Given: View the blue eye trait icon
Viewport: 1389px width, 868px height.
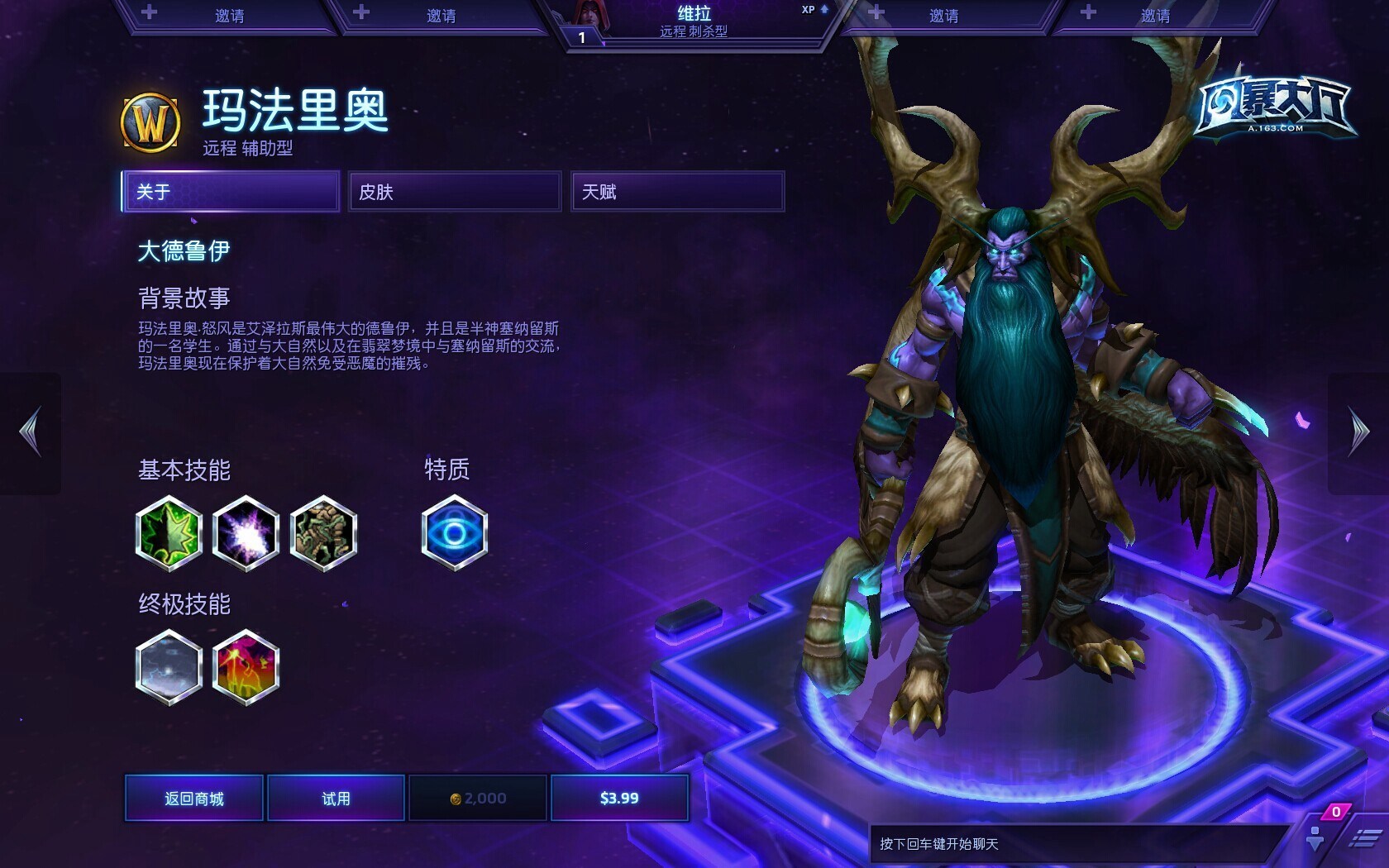Looking at the screenshot, I should point(454,533).
